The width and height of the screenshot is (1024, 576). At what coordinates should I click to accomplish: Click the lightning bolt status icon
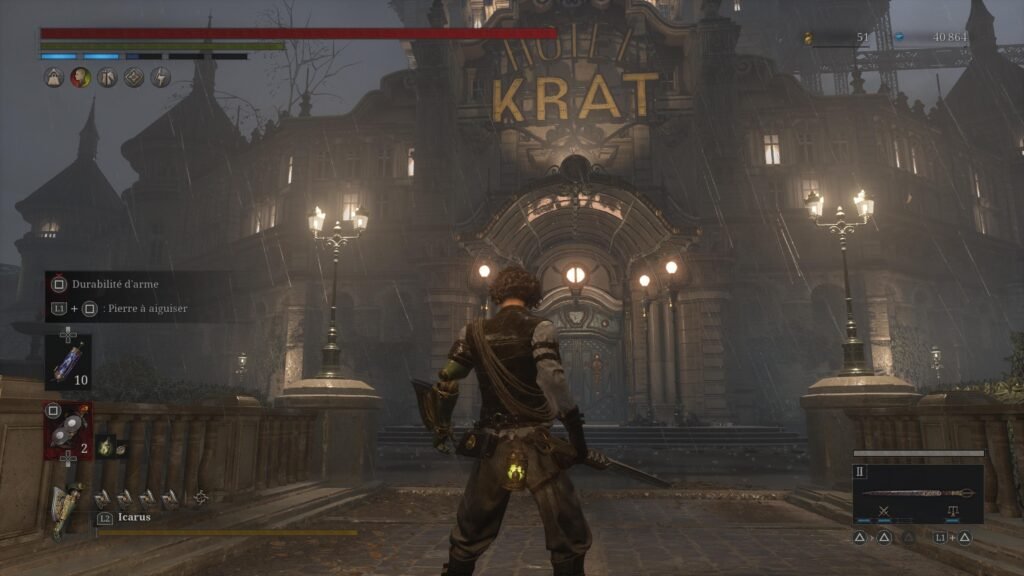(160, 77)
